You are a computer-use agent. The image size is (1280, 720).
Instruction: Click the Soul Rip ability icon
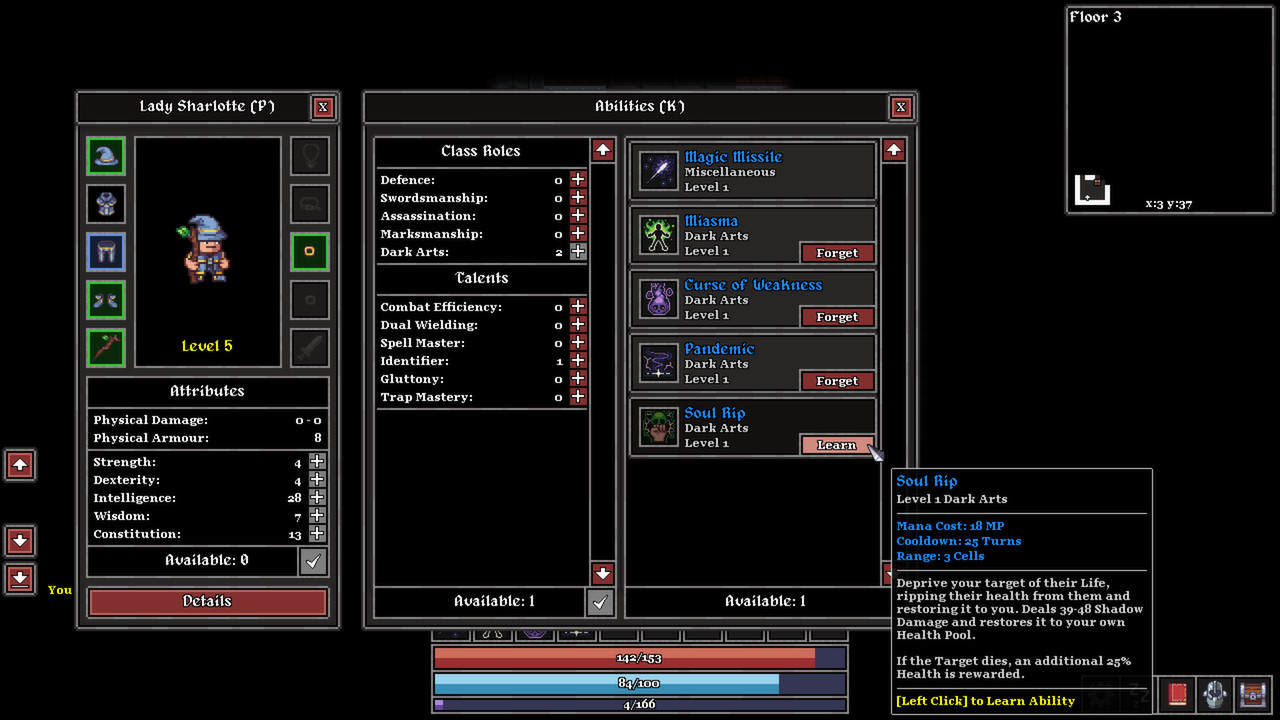[656, 427]
